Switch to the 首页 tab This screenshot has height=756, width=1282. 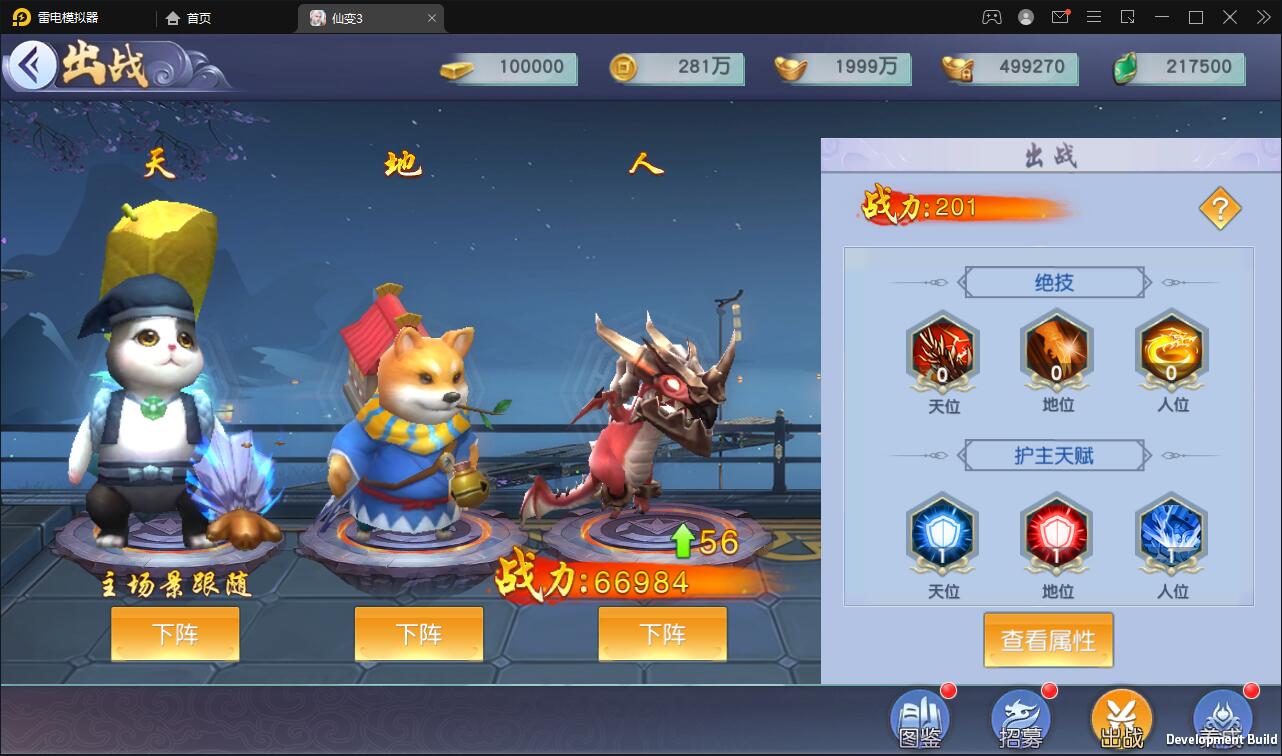[x=185, y=17]
